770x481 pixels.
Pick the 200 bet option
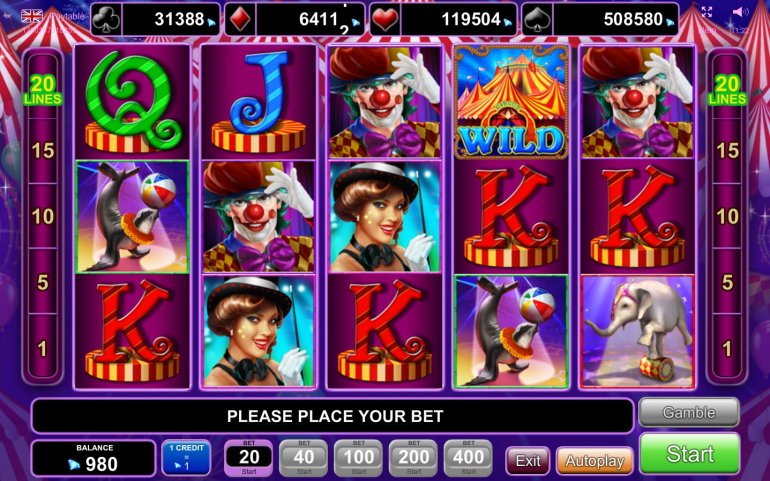click(x=412, y=458)
